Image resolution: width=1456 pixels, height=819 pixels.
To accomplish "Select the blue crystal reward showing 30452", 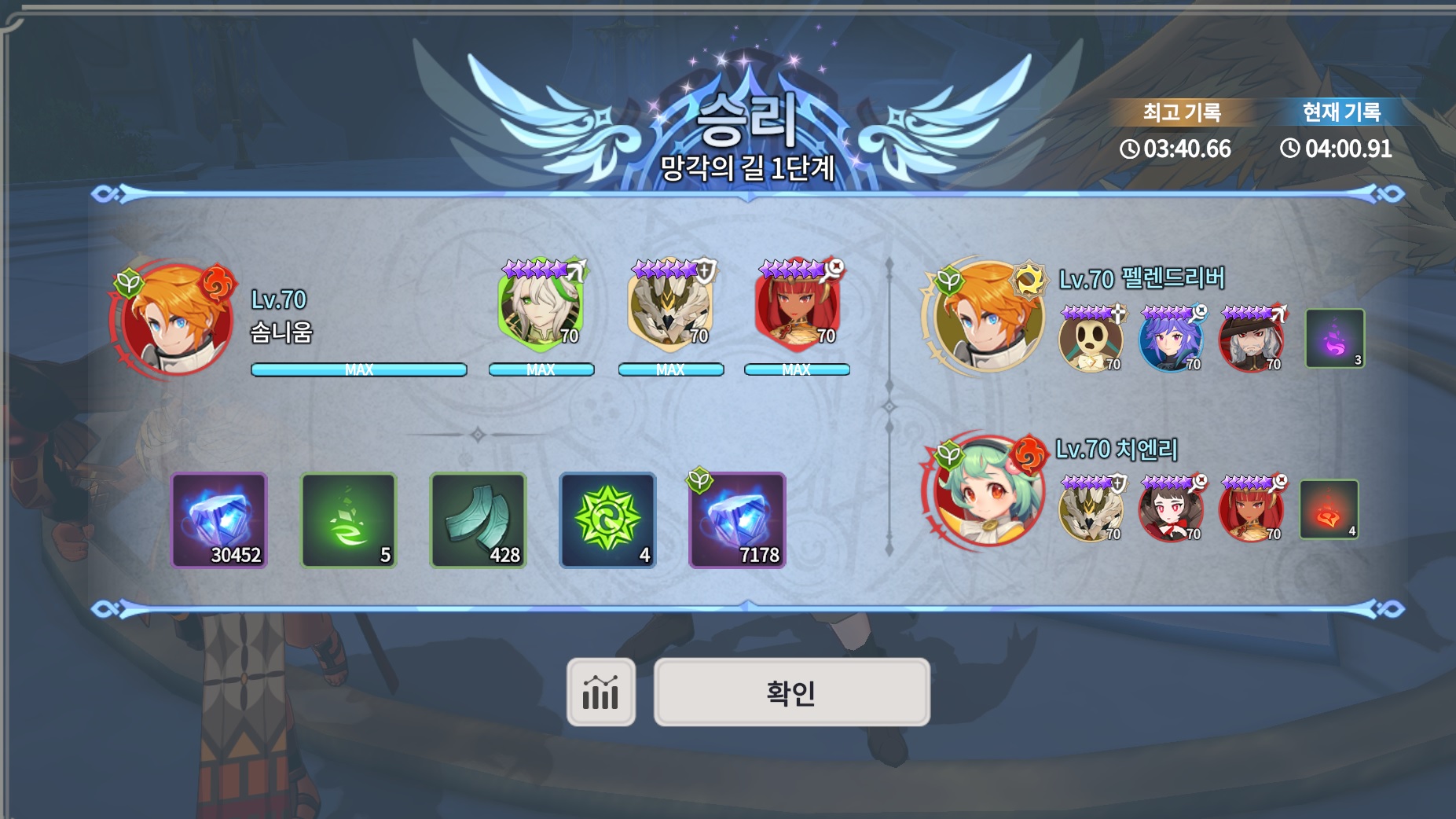I will coord(219,520).
